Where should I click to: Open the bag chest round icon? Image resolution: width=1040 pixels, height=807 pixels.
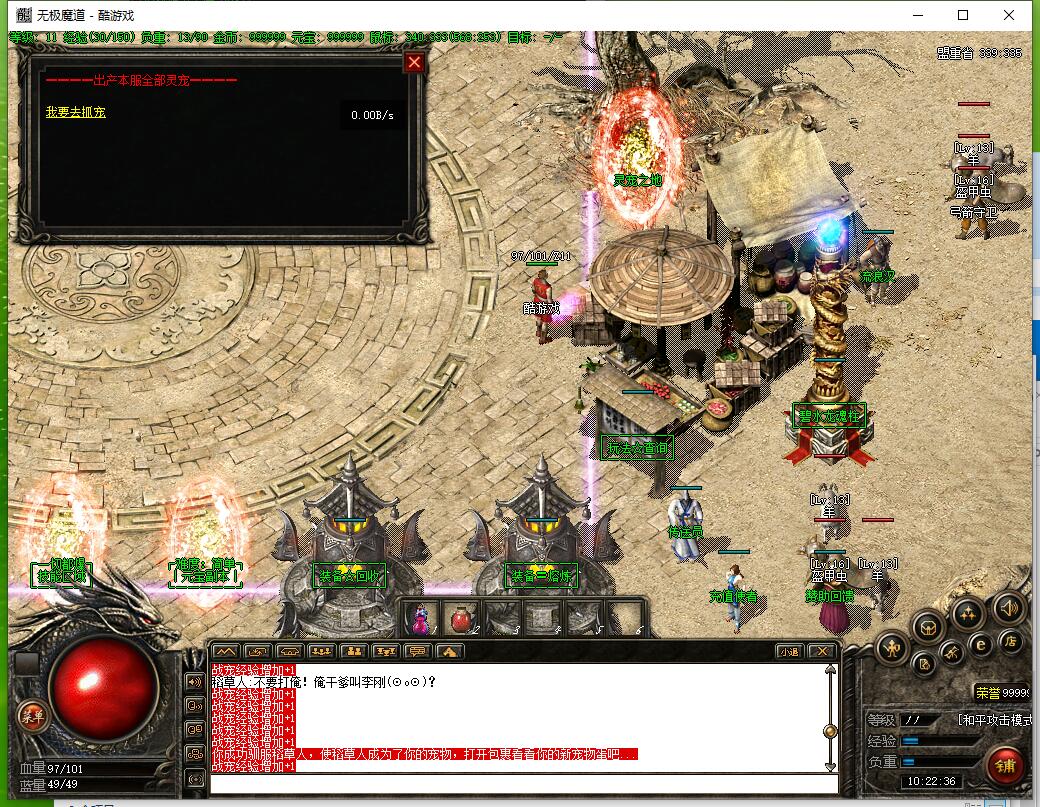929,627
